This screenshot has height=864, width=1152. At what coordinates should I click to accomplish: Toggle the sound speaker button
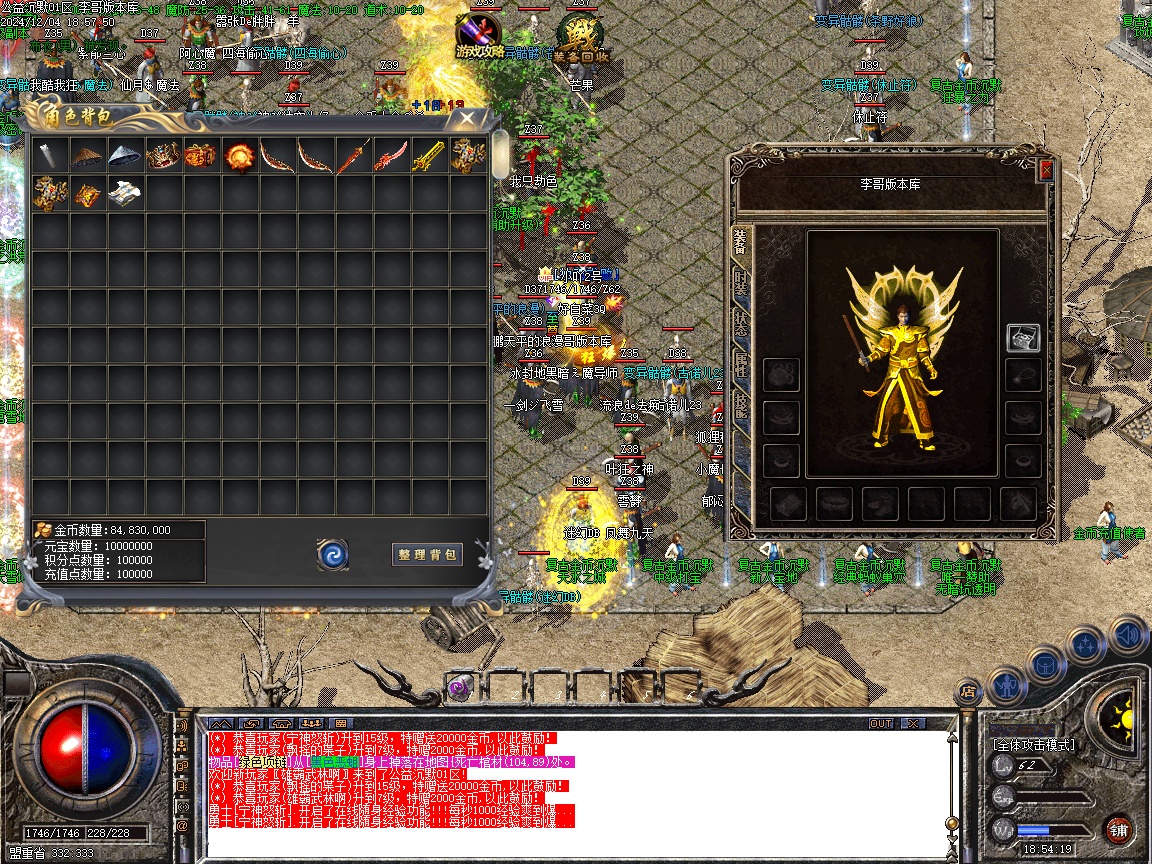[1127, 634]
